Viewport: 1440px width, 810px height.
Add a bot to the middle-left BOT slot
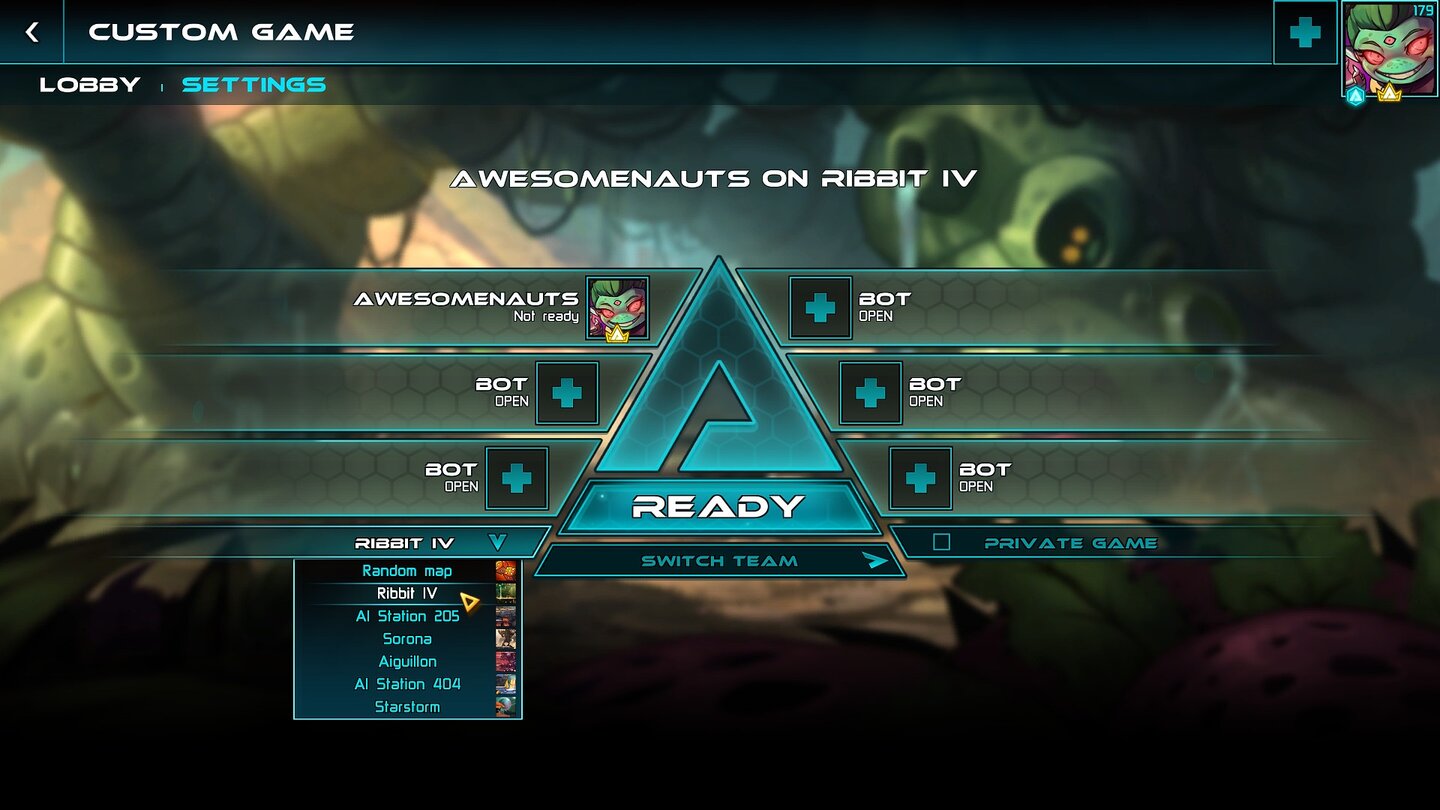coord(567,393)
